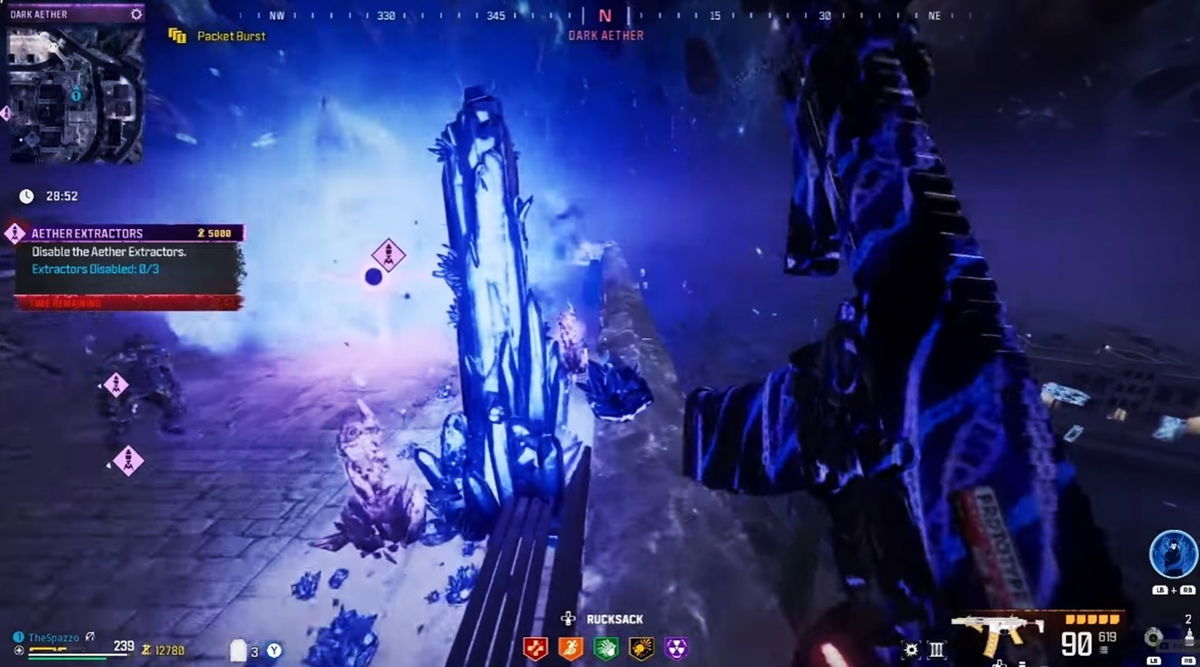Choose the green hand perk icon
Screen dimensions: 1200x667
click(605, 648)
